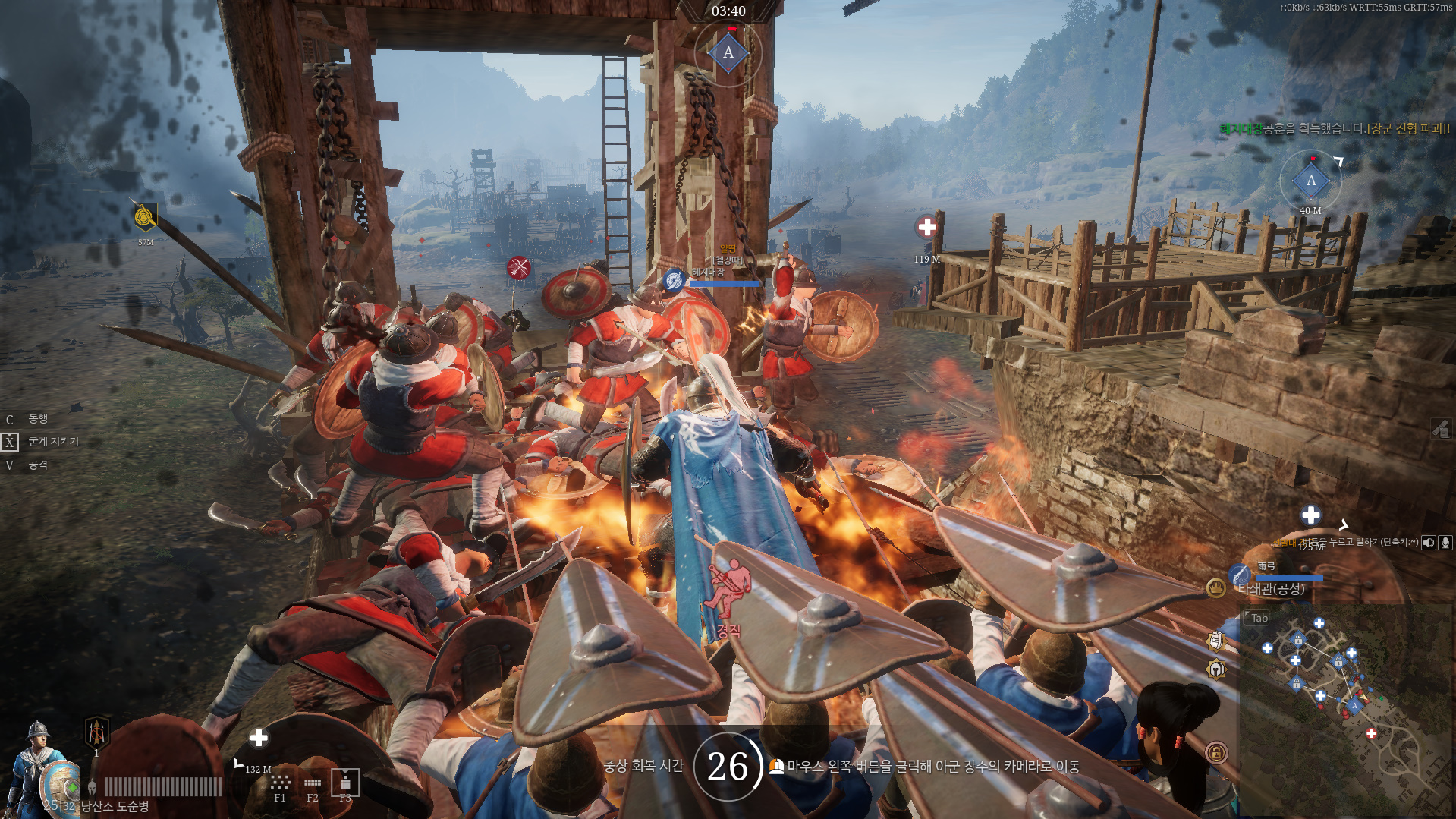This screenshot has width=1456, height=819.
Task: Select the scattered formation icon labeled F1
Action: pyautogui.click(x=280, y=783)
